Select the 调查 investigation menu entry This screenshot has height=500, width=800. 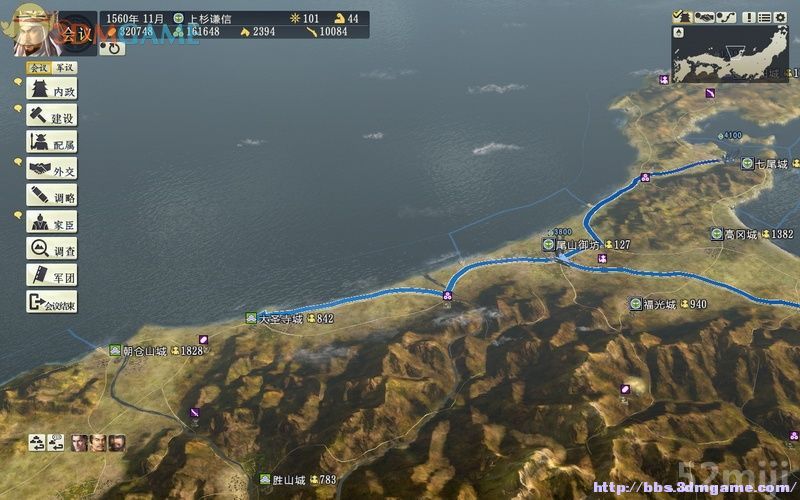[x=51, y=250]
